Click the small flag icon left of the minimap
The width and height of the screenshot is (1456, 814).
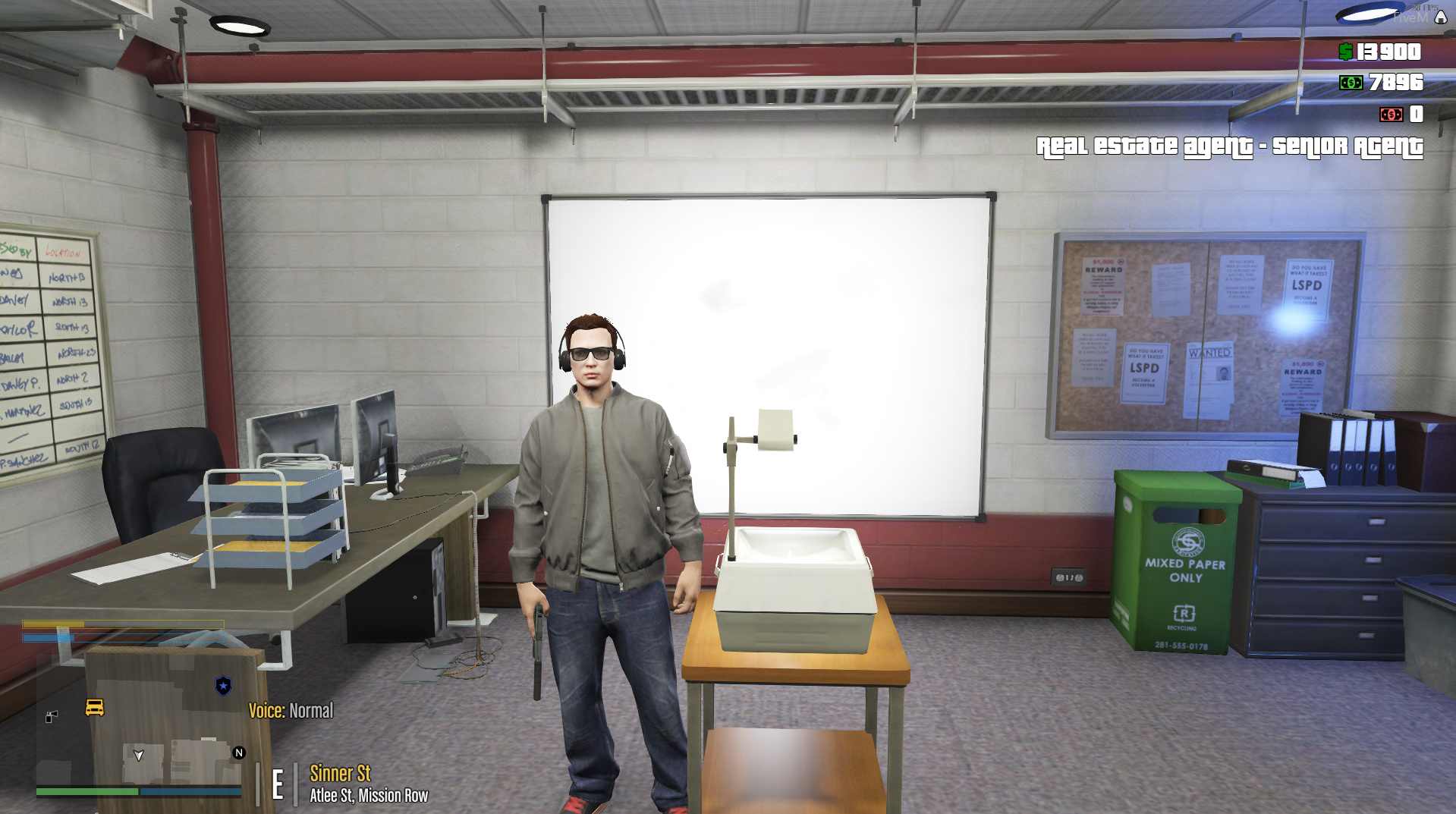tap(52, 716)
